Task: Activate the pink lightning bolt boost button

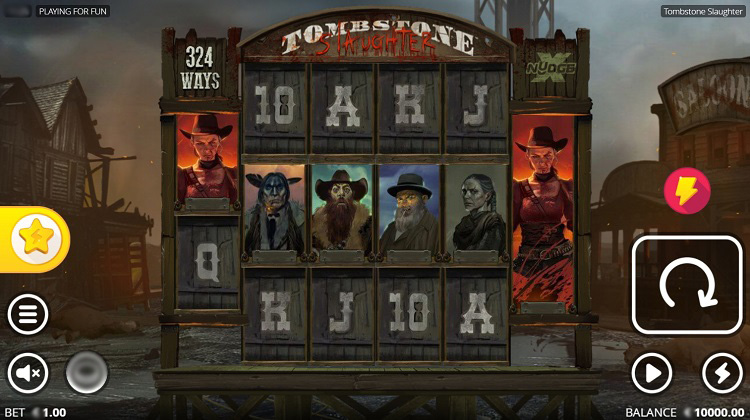Action: click(x=687, y=191)
